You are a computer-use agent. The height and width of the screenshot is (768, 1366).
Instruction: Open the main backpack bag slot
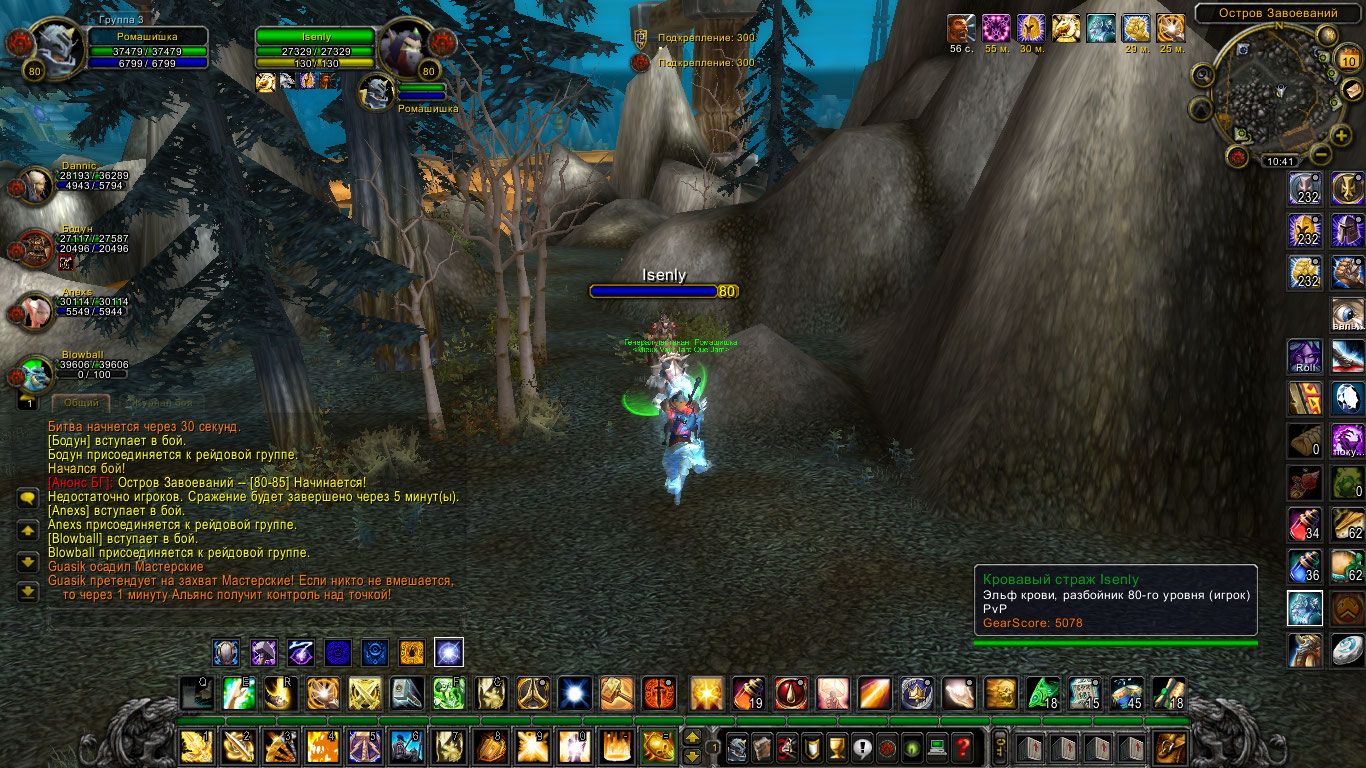pyautogui.click(x=1170, y=746)
